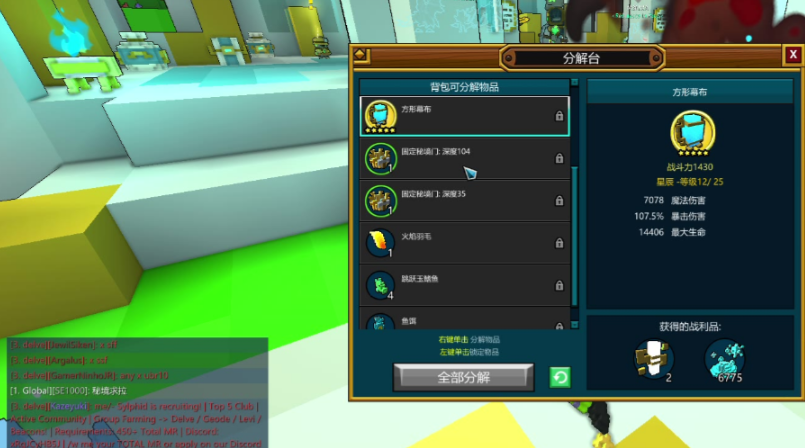Click the green refresh arrow button
The height and width of the screenshot is (448, 805).
pos(561,377)
